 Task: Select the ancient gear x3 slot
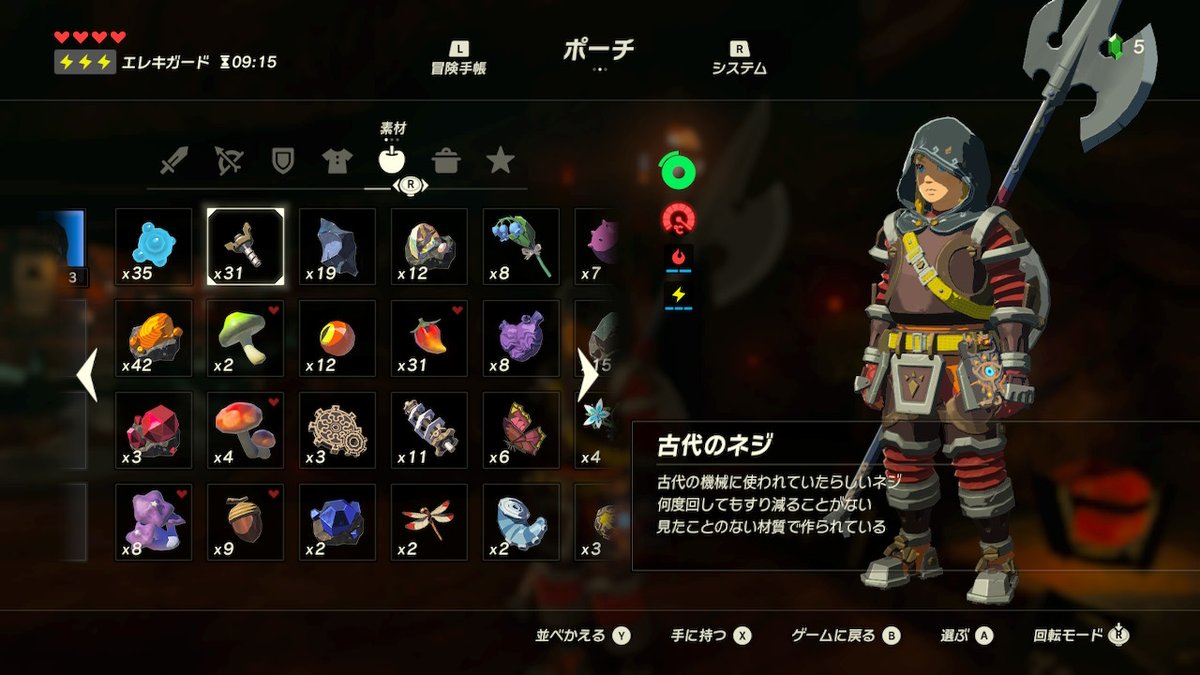tap(338, 431)
